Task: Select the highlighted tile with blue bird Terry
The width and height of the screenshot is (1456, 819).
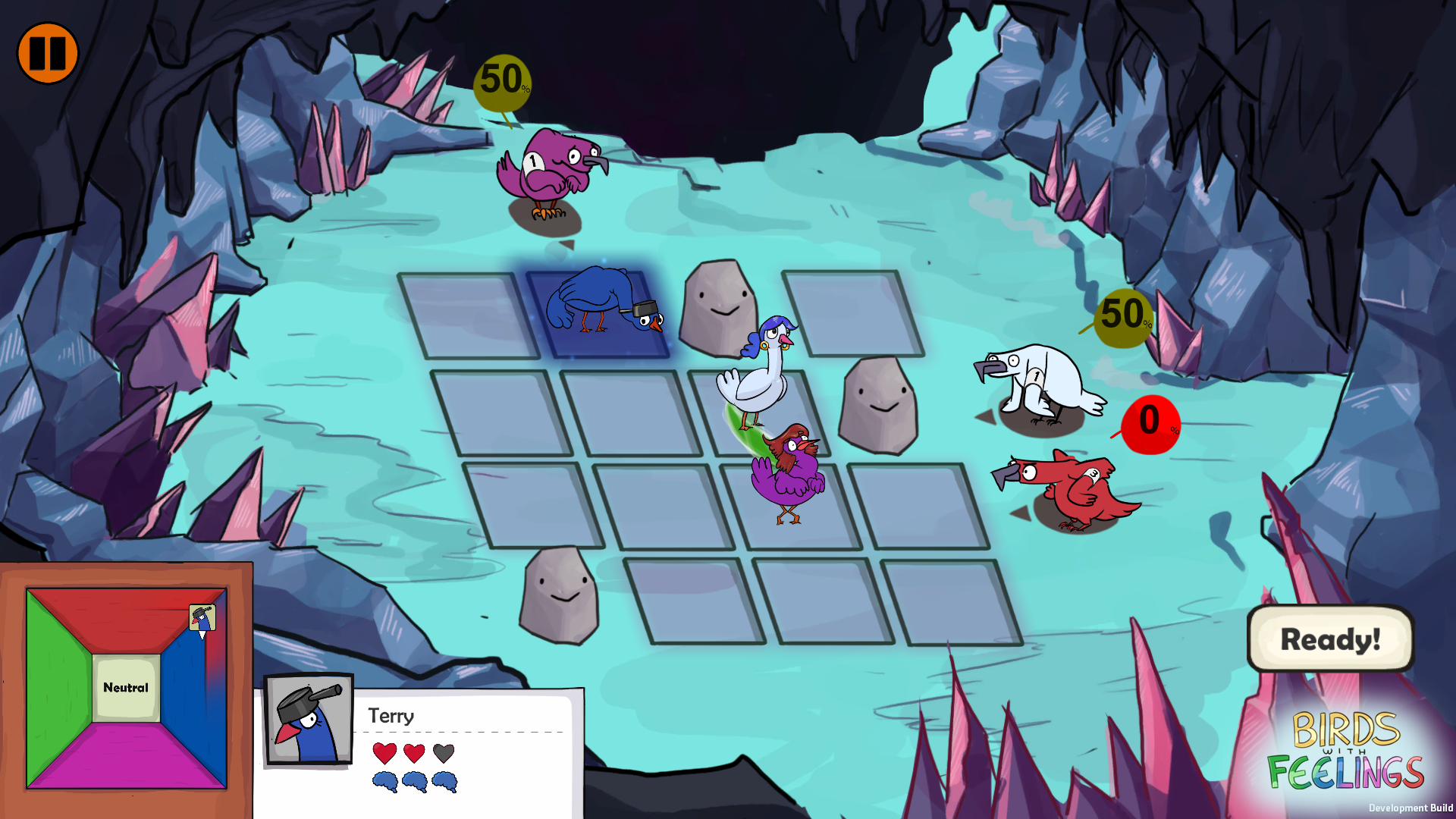Action: point(599,312)
